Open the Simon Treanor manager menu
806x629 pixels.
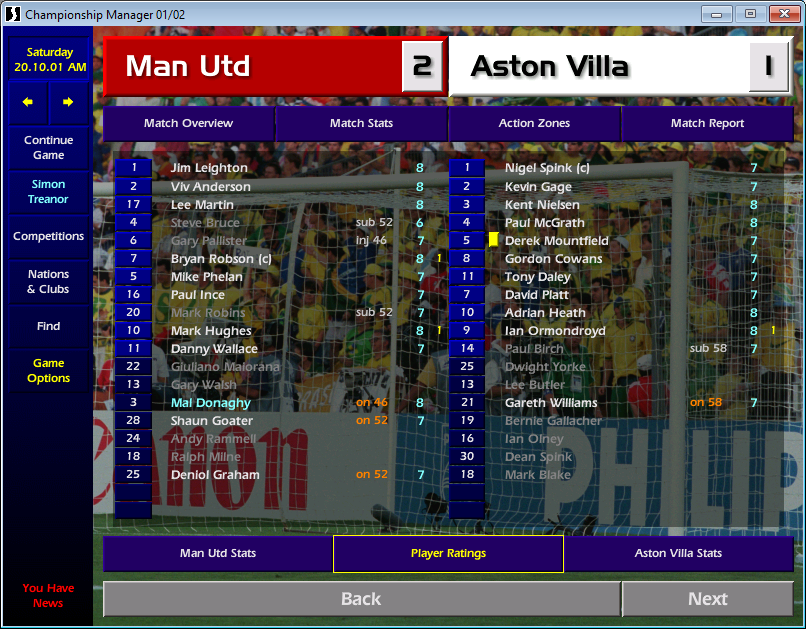pos(48,192)
